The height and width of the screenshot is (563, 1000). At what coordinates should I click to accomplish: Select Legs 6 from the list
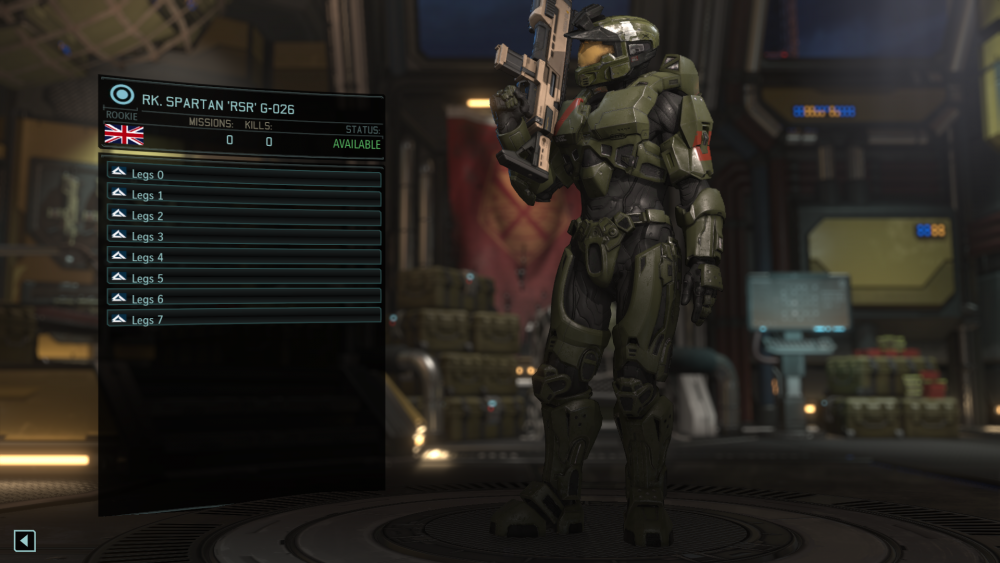click(x=244, y=299)
